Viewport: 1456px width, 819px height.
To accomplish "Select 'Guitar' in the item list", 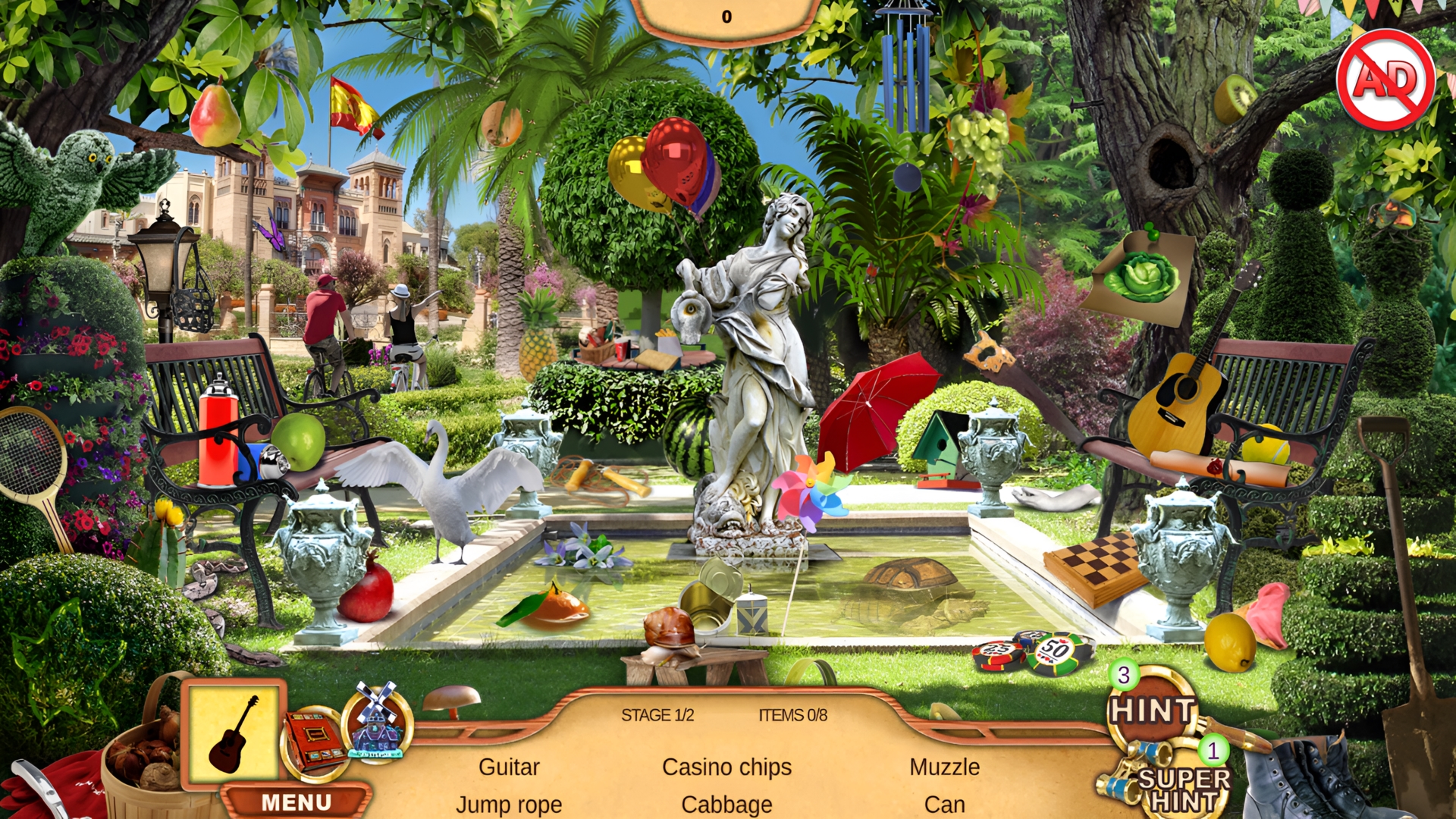I will click(508, 767).
